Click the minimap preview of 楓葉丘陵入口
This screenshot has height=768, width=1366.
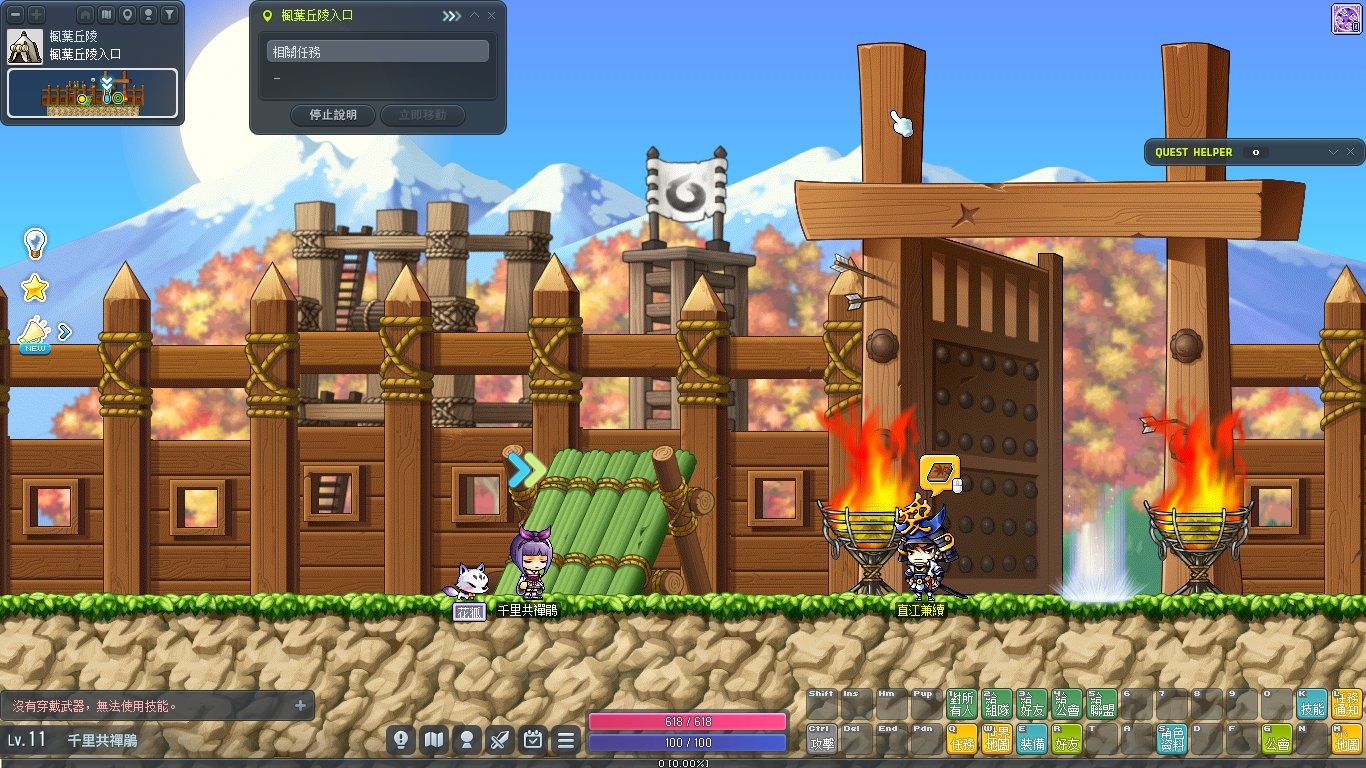92,93
